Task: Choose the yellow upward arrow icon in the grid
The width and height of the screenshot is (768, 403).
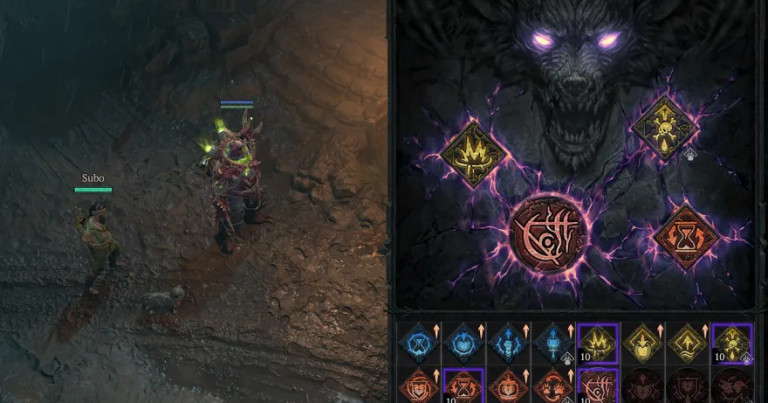Action: tap(689, 341)
